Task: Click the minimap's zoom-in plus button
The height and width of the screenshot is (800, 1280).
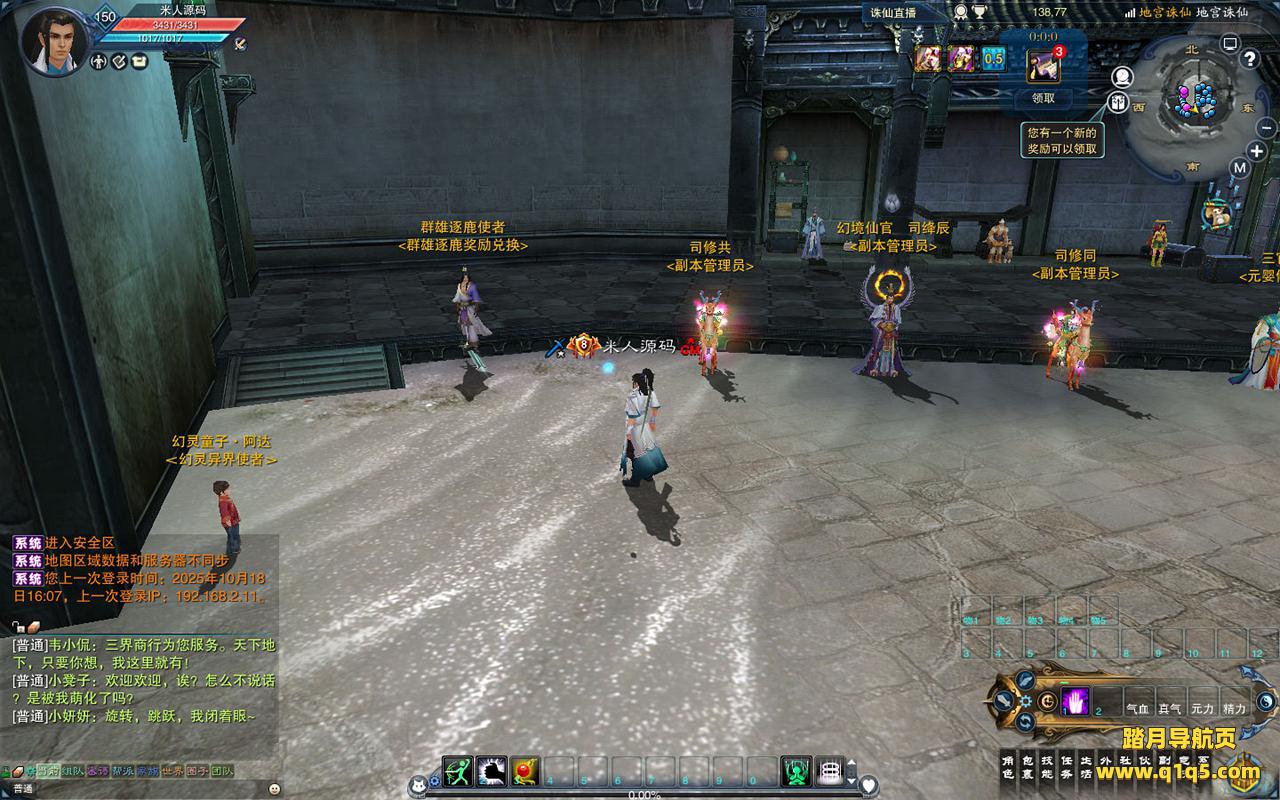Action: pyautogui.click(x=1258, y=151)
